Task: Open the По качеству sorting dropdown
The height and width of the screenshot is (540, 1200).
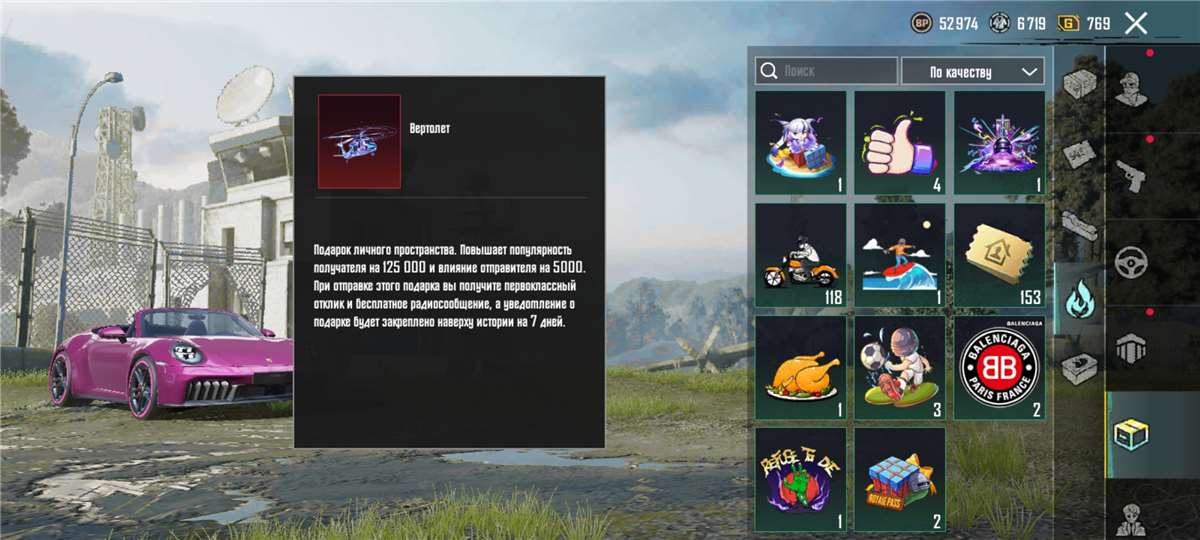Action: click(x=972, y=72)
